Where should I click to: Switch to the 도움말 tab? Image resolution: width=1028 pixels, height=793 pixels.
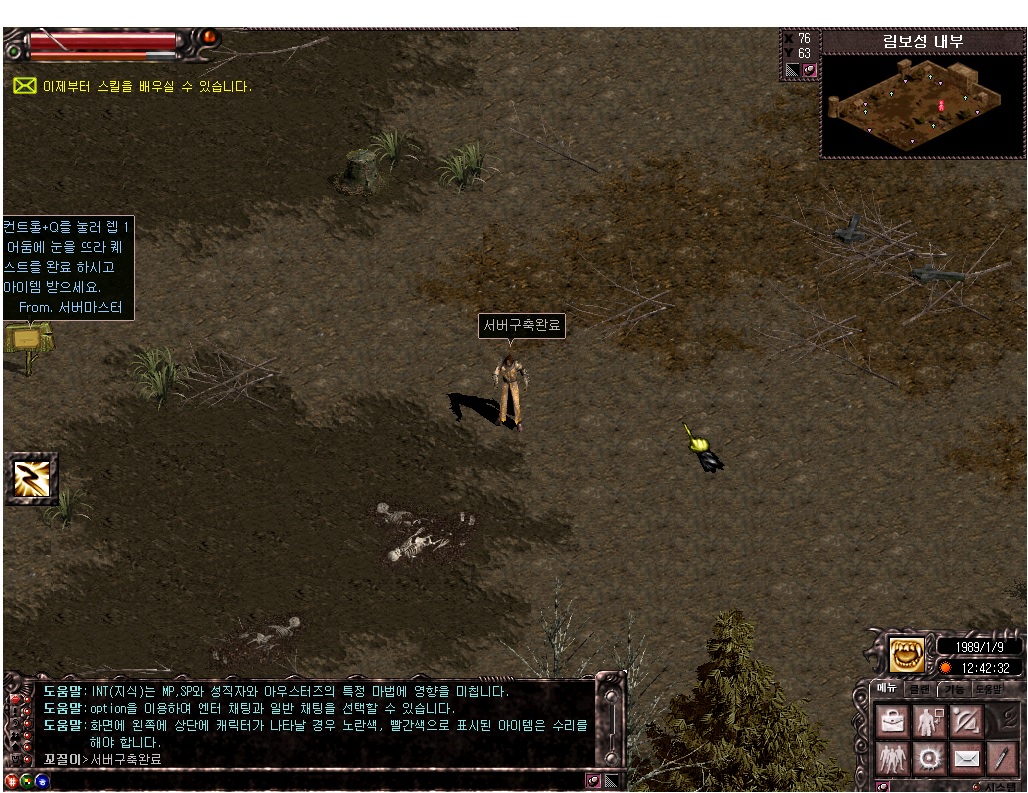pyautogui.click(x=988, y=689)
